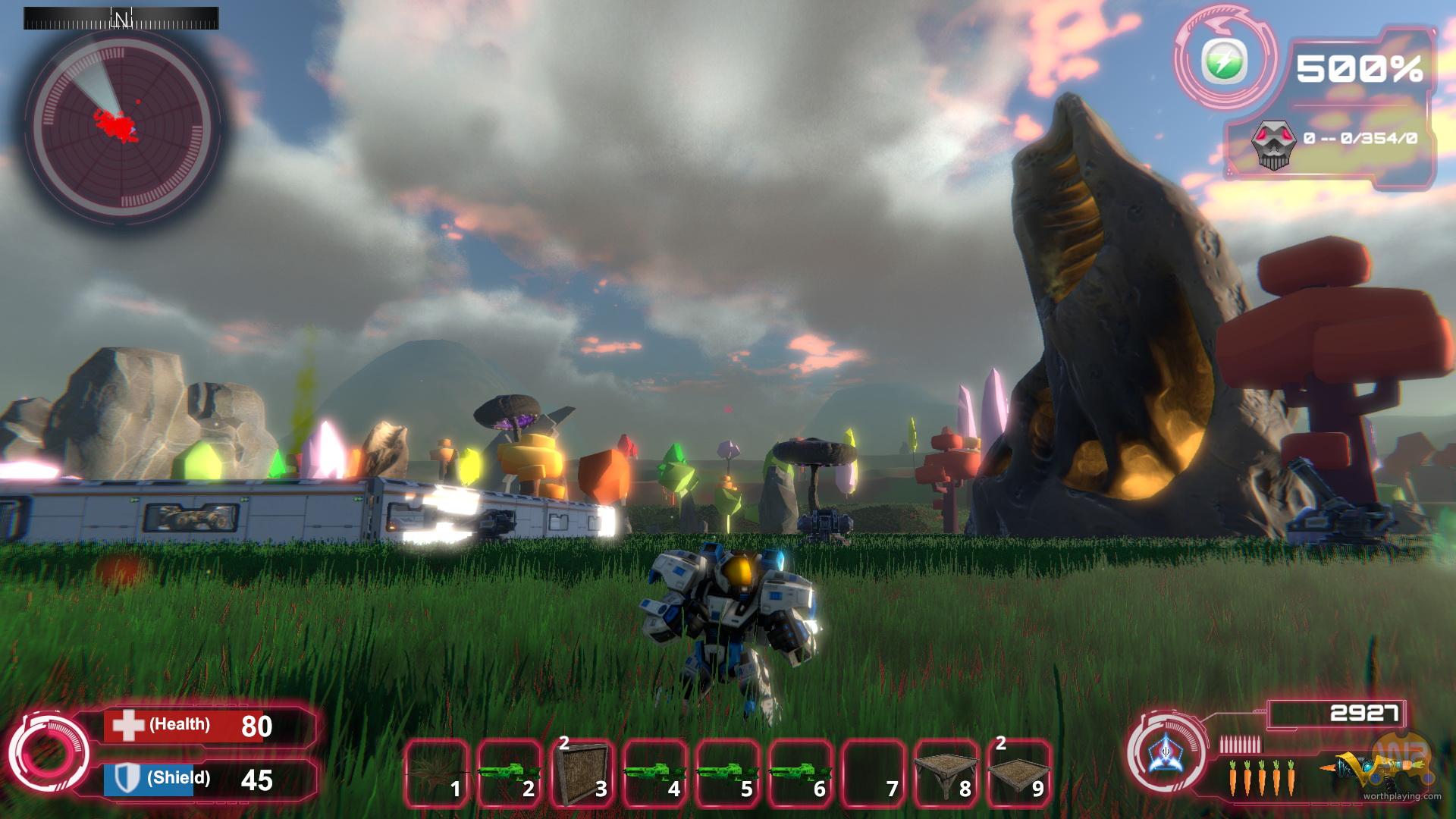
Task: Click the circular radar minimap
Action: coord(121,124)
